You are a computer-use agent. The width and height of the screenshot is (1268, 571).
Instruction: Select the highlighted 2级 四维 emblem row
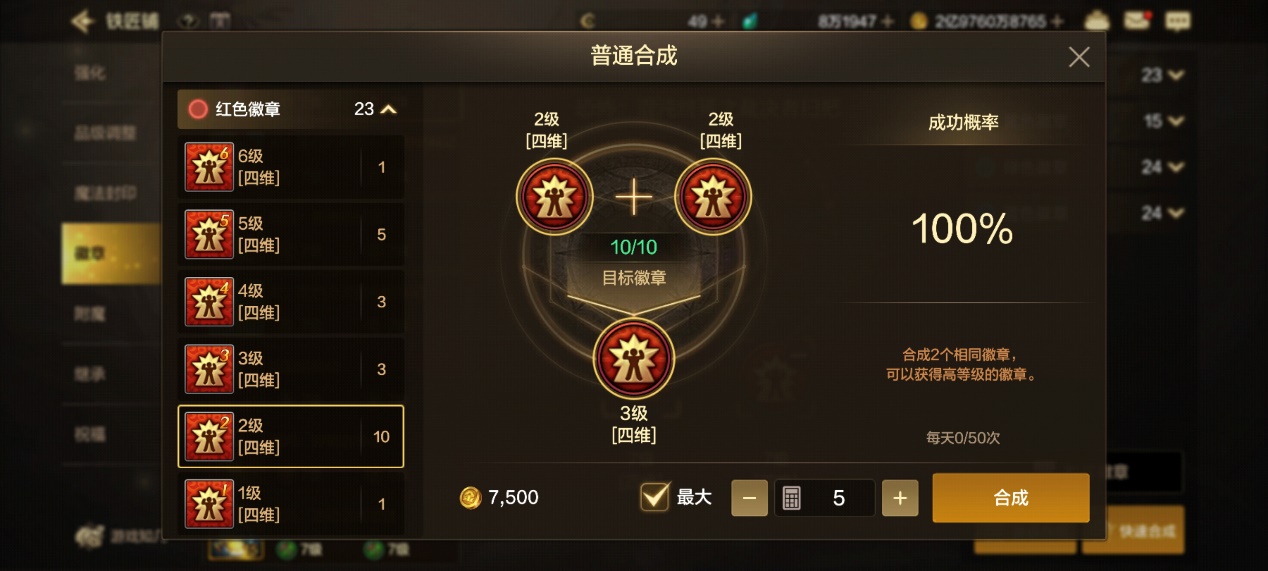[290, 436]
